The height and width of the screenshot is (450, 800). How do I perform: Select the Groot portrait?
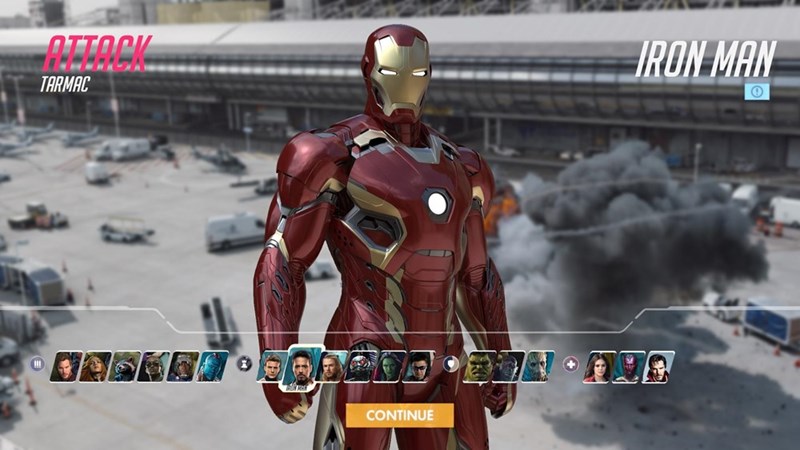[x=538, y=366]
